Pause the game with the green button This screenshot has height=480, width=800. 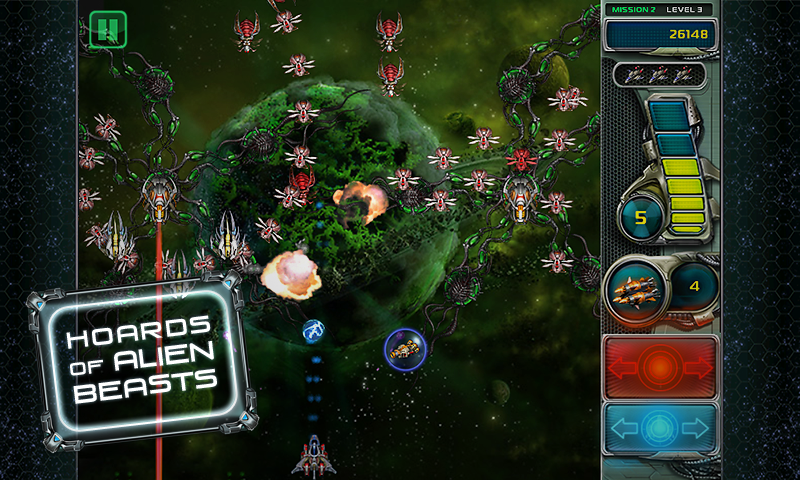(107, 29)
